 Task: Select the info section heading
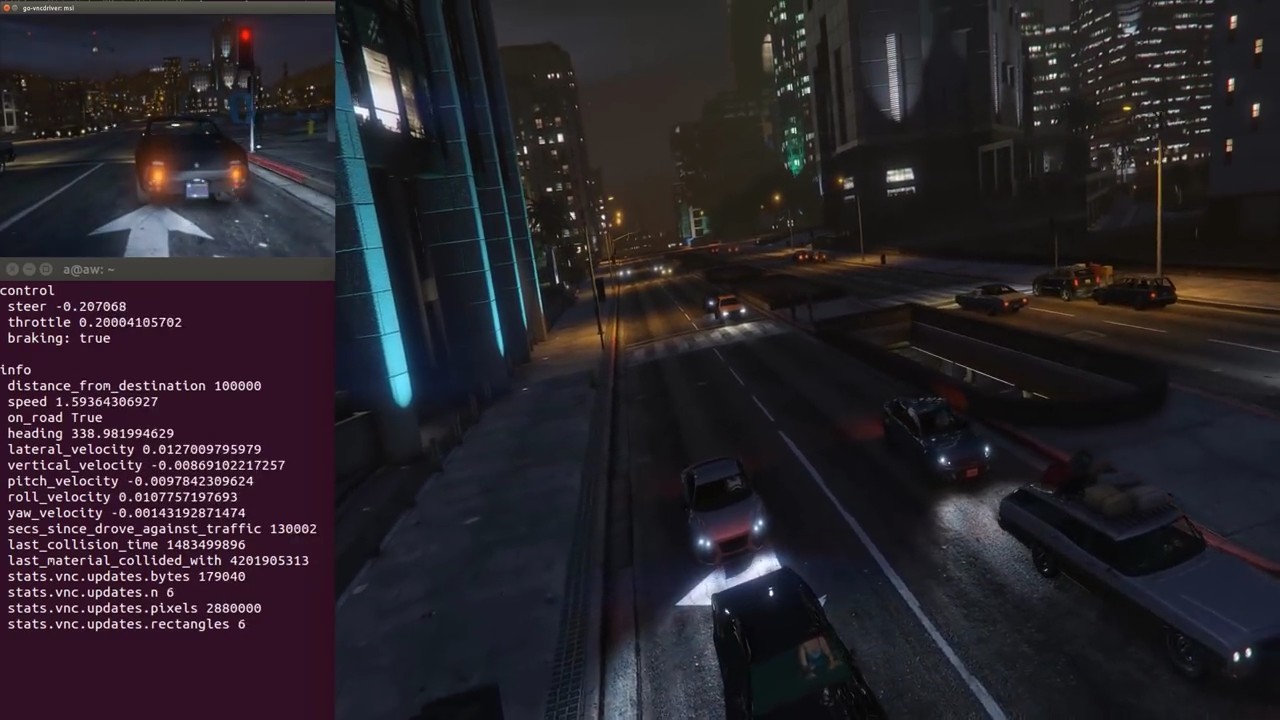[16, 370]
